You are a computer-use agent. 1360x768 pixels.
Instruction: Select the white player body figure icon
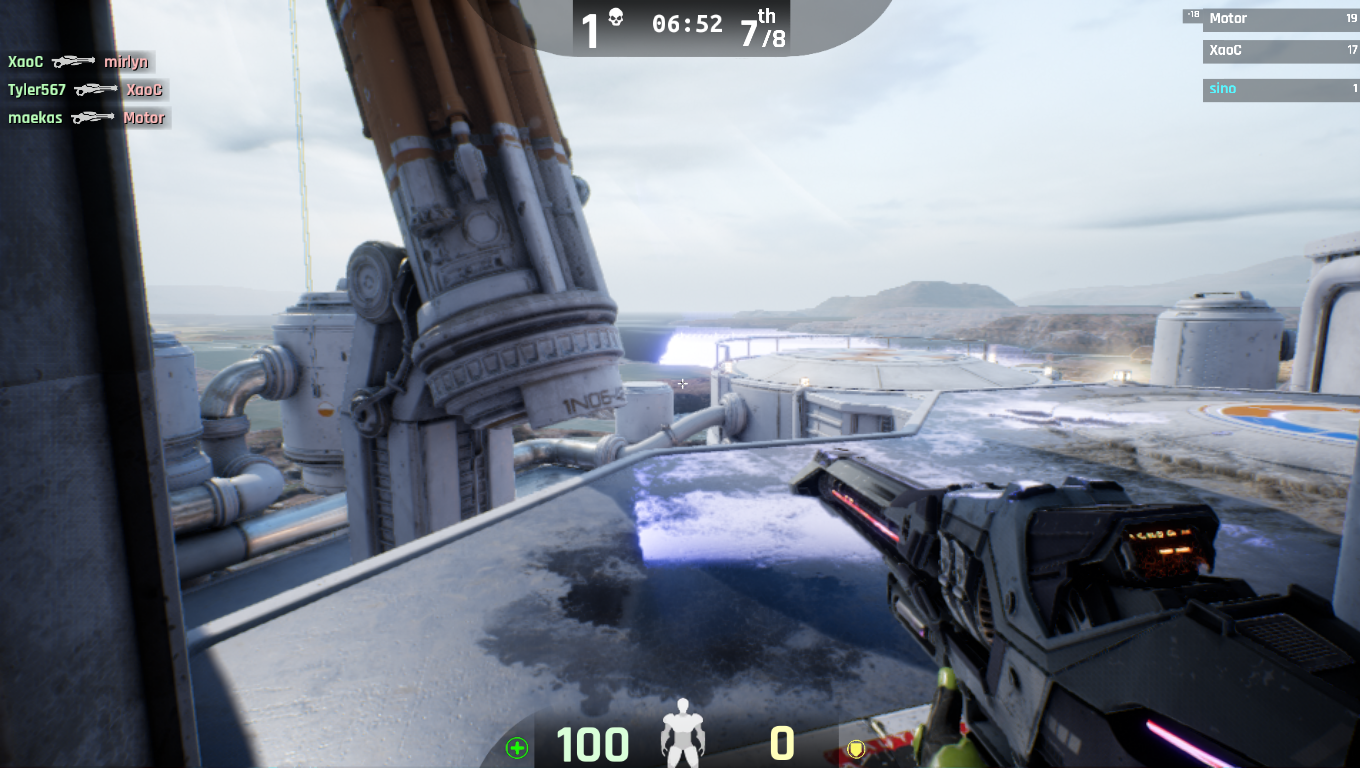pos(683,734)
